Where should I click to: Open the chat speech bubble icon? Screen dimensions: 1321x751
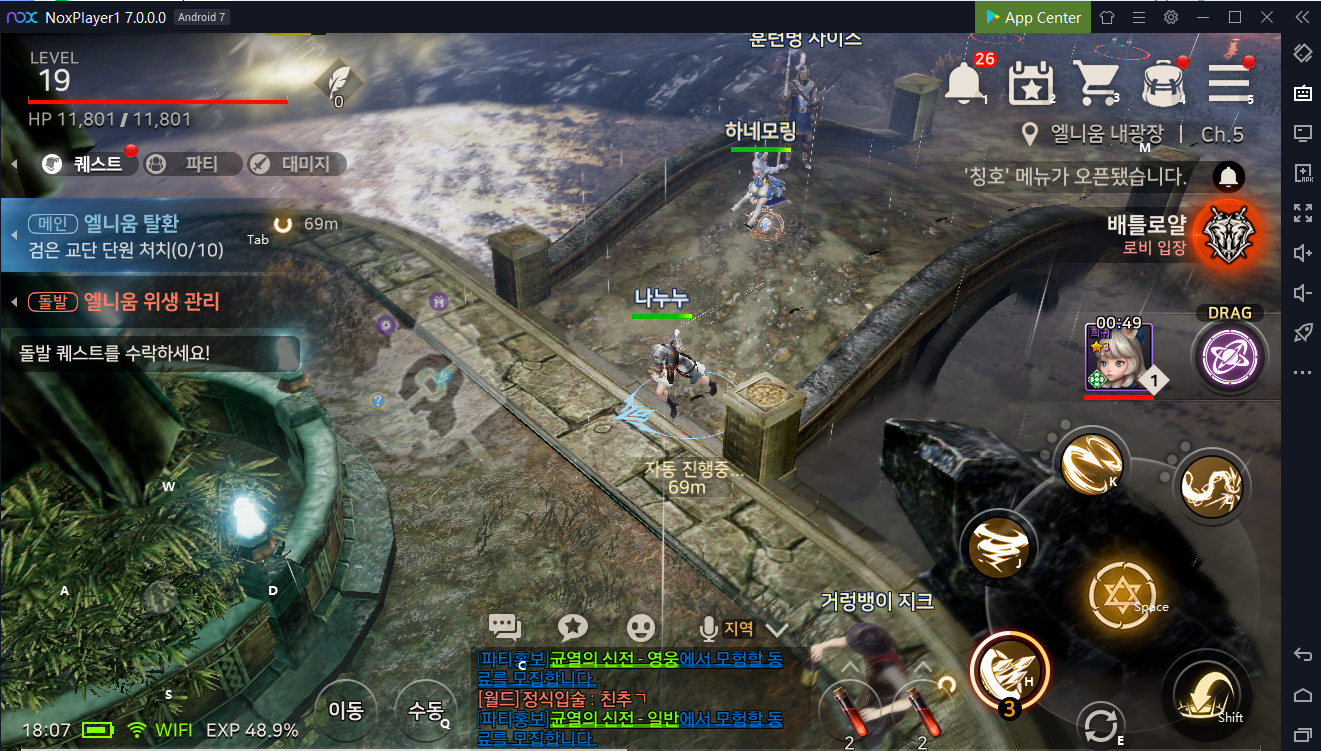pyautogui.click(x=505, y=627)
